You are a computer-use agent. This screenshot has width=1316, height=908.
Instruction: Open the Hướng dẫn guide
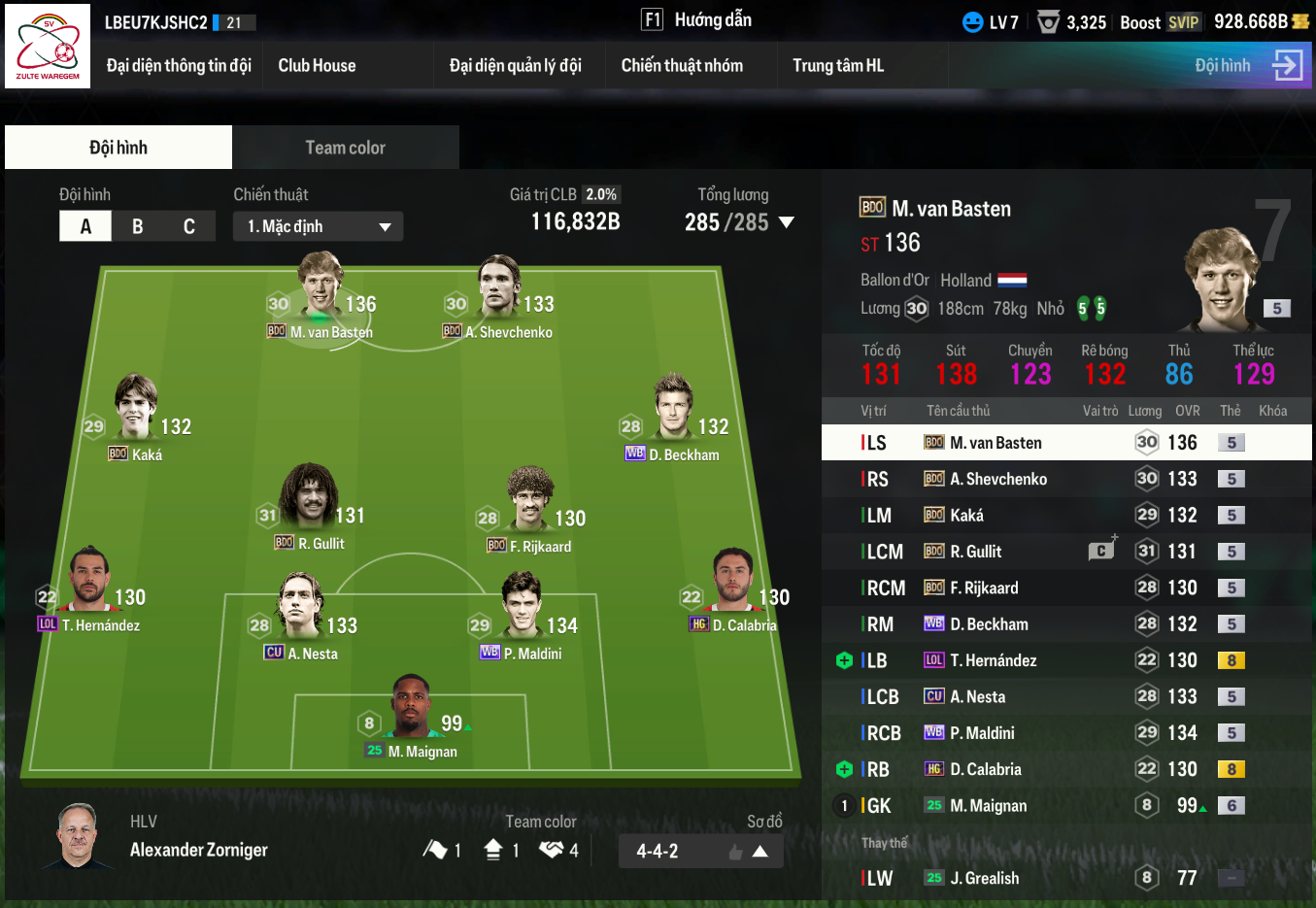coord(696,20)
